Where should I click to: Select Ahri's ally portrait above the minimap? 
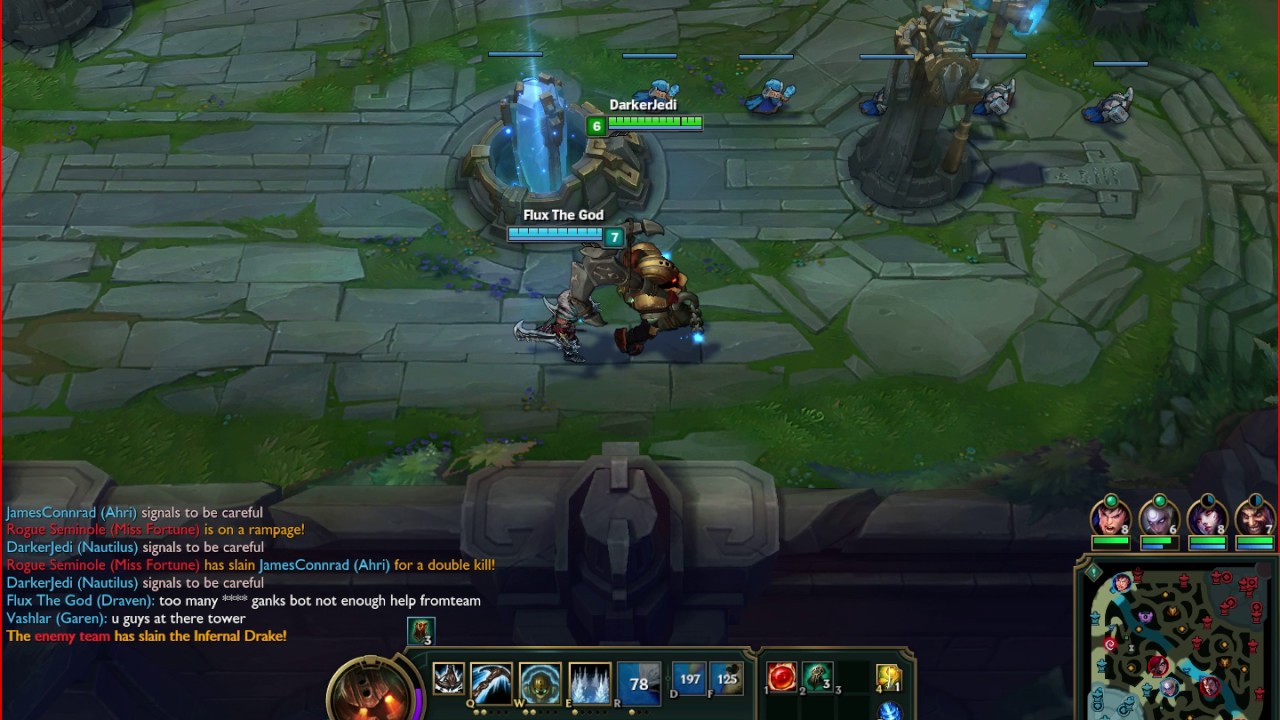point(1206,517)
